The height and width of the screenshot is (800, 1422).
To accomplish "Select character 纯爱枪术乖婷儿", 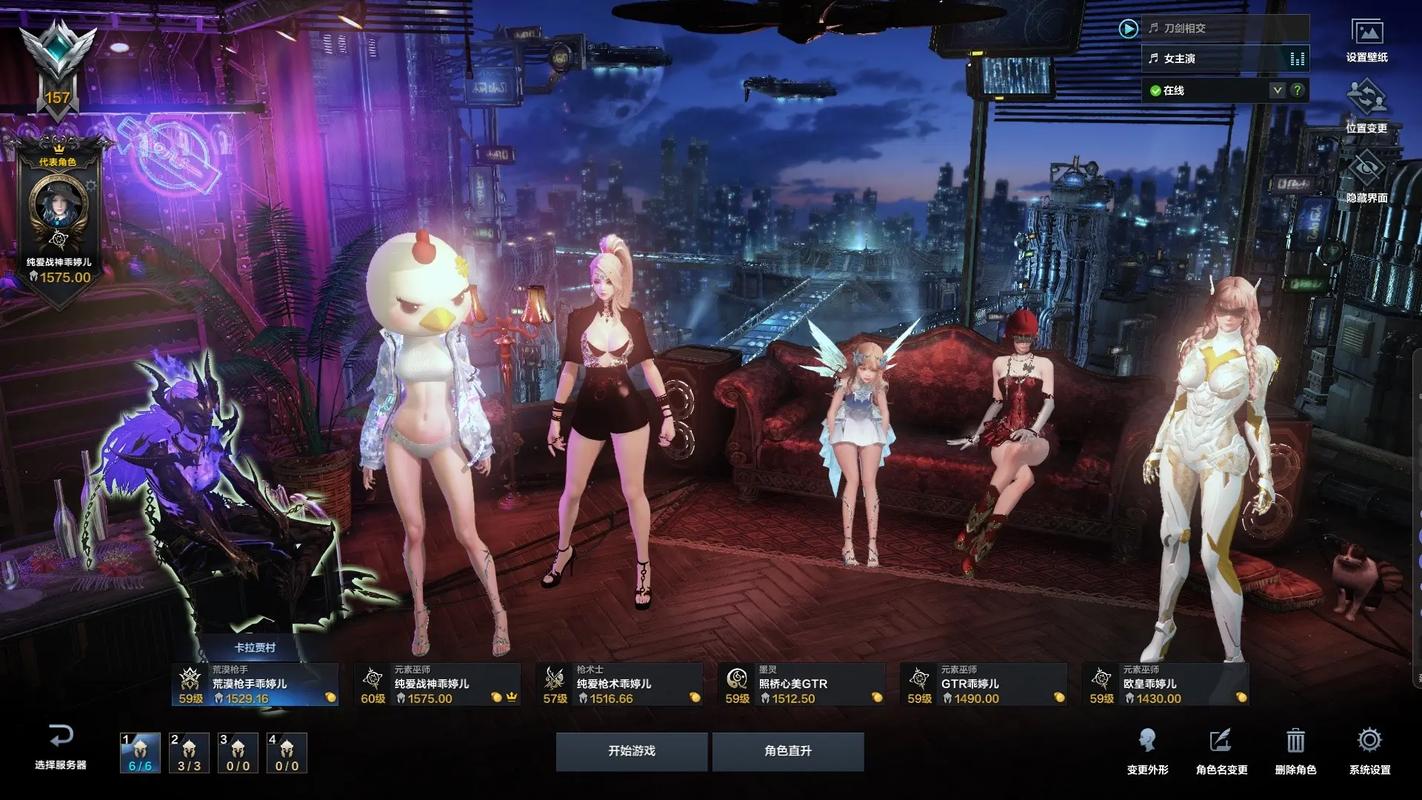I will tap(619, 685).
